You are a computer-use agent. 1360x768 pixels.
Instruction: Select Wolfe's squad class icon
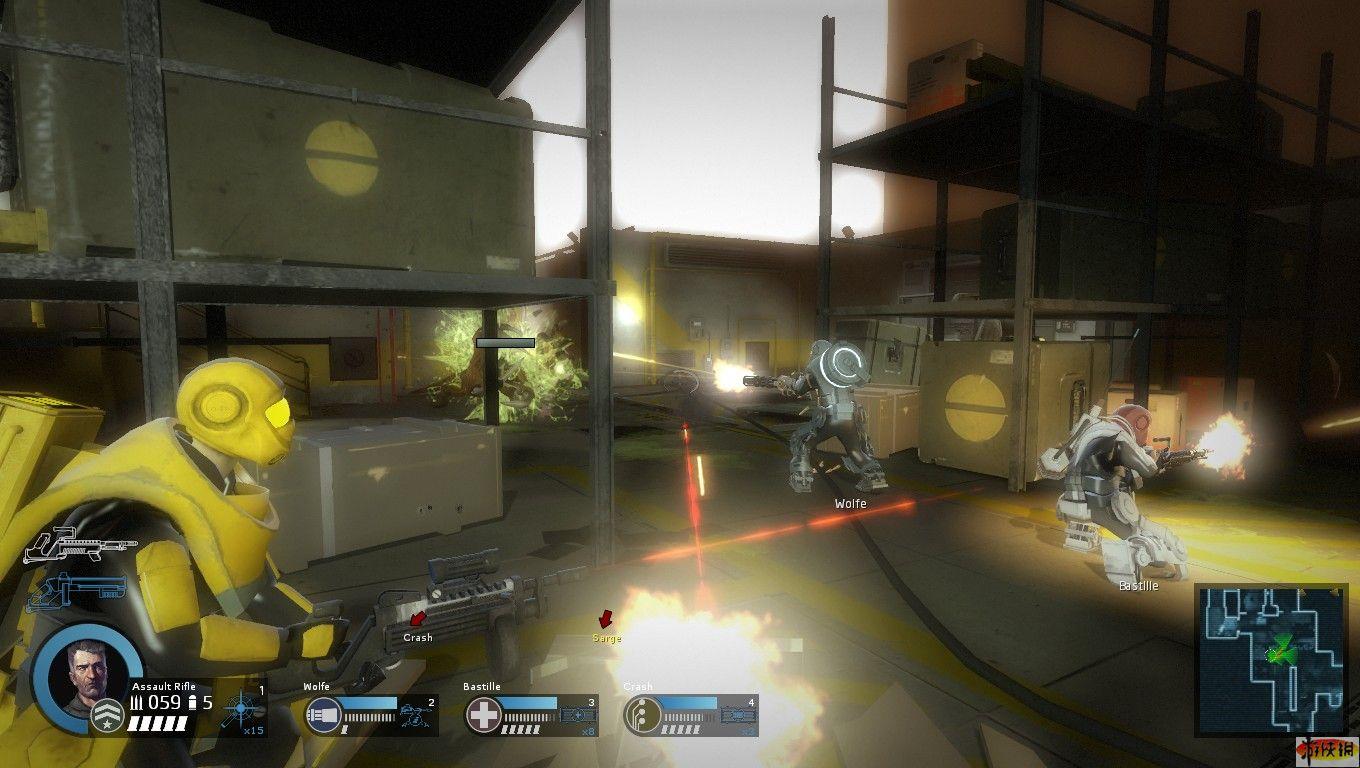click(322, 716)
